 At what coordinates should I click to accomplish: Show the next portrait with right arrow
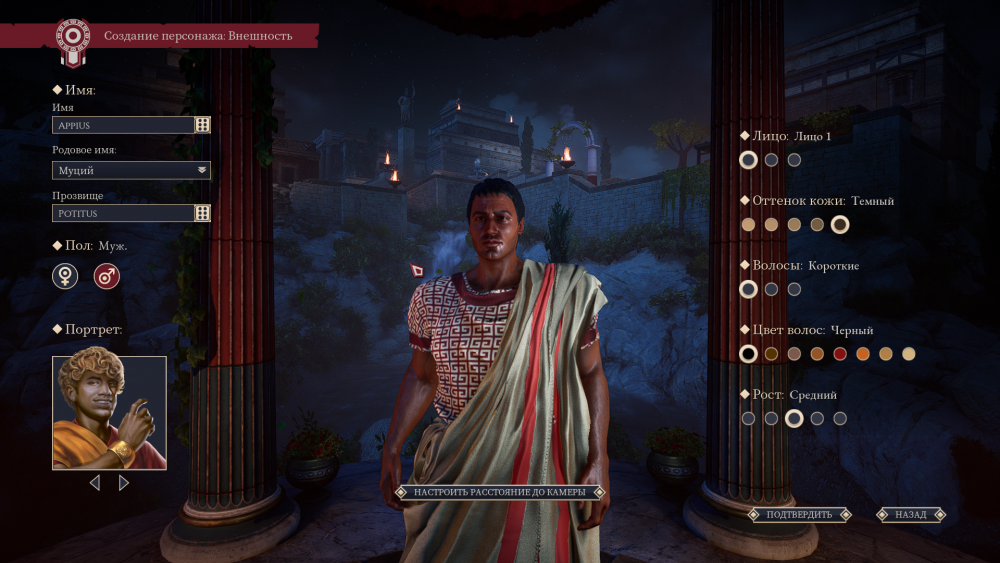click(124, 483)
